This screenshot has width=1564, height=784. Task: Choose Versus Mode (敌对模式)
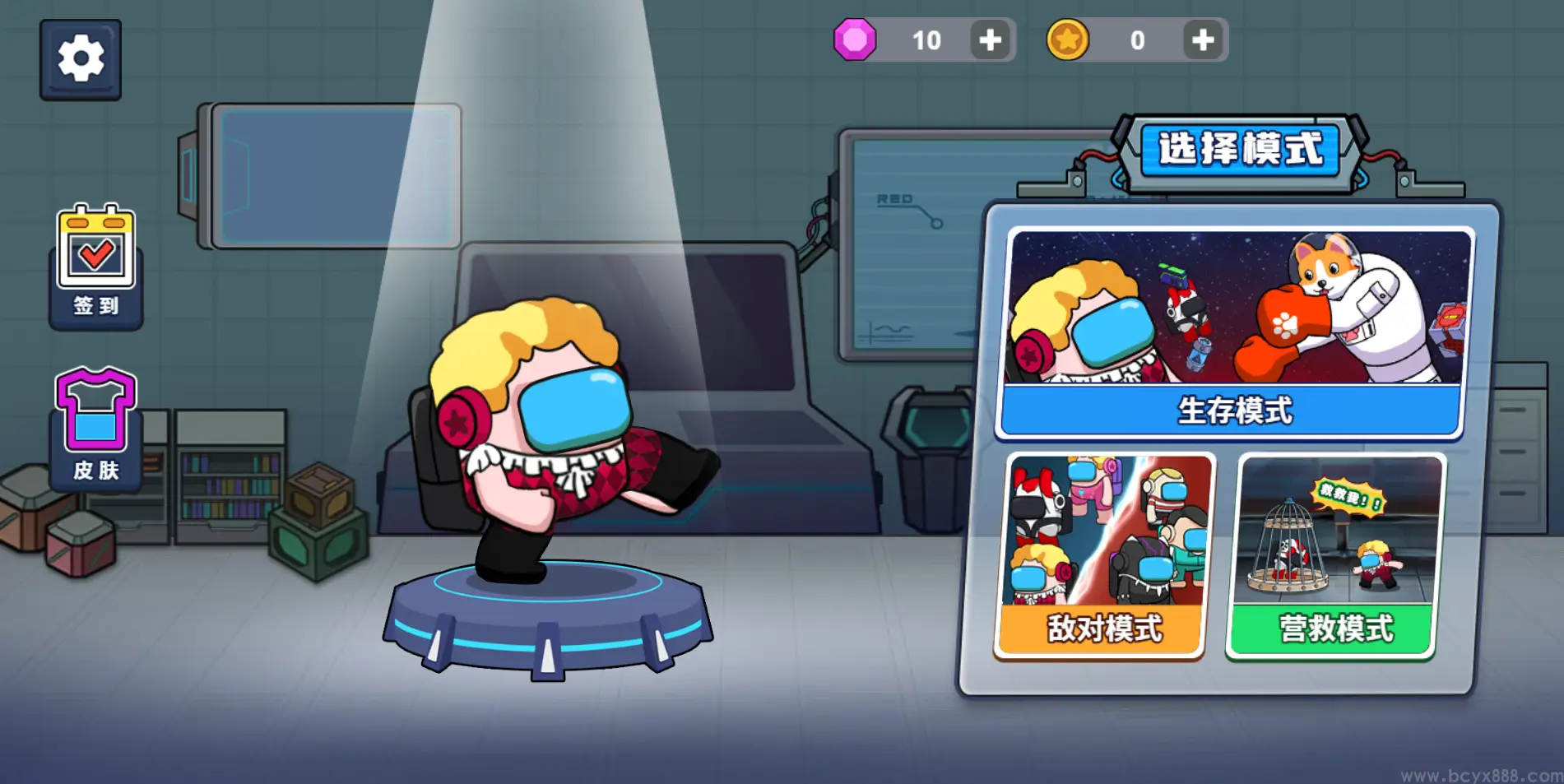pos(1103,557)
